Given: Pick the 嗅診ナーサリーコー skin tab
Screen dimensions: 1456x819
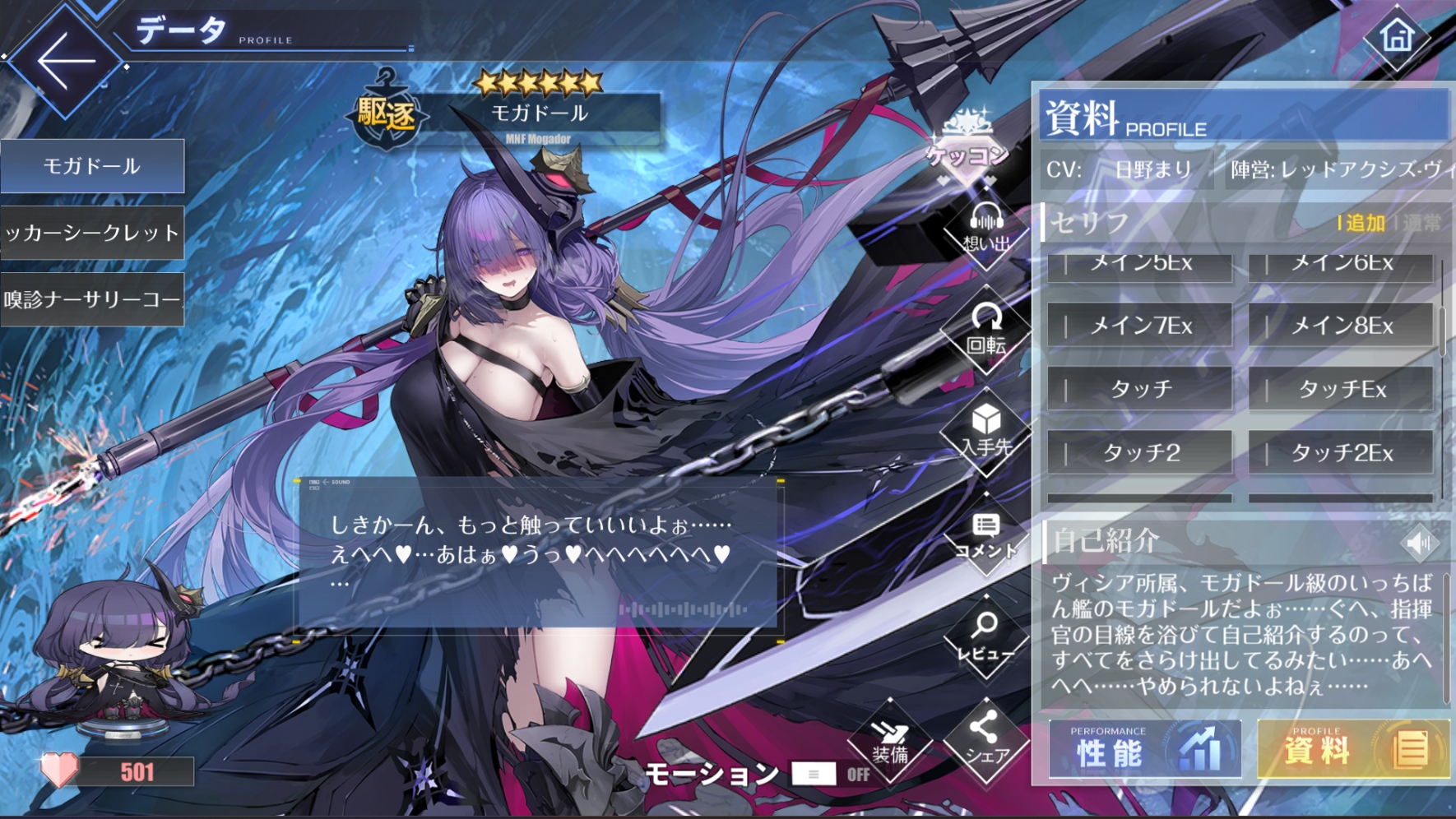Looking at the screenshot, I should [x=92, y=299].
